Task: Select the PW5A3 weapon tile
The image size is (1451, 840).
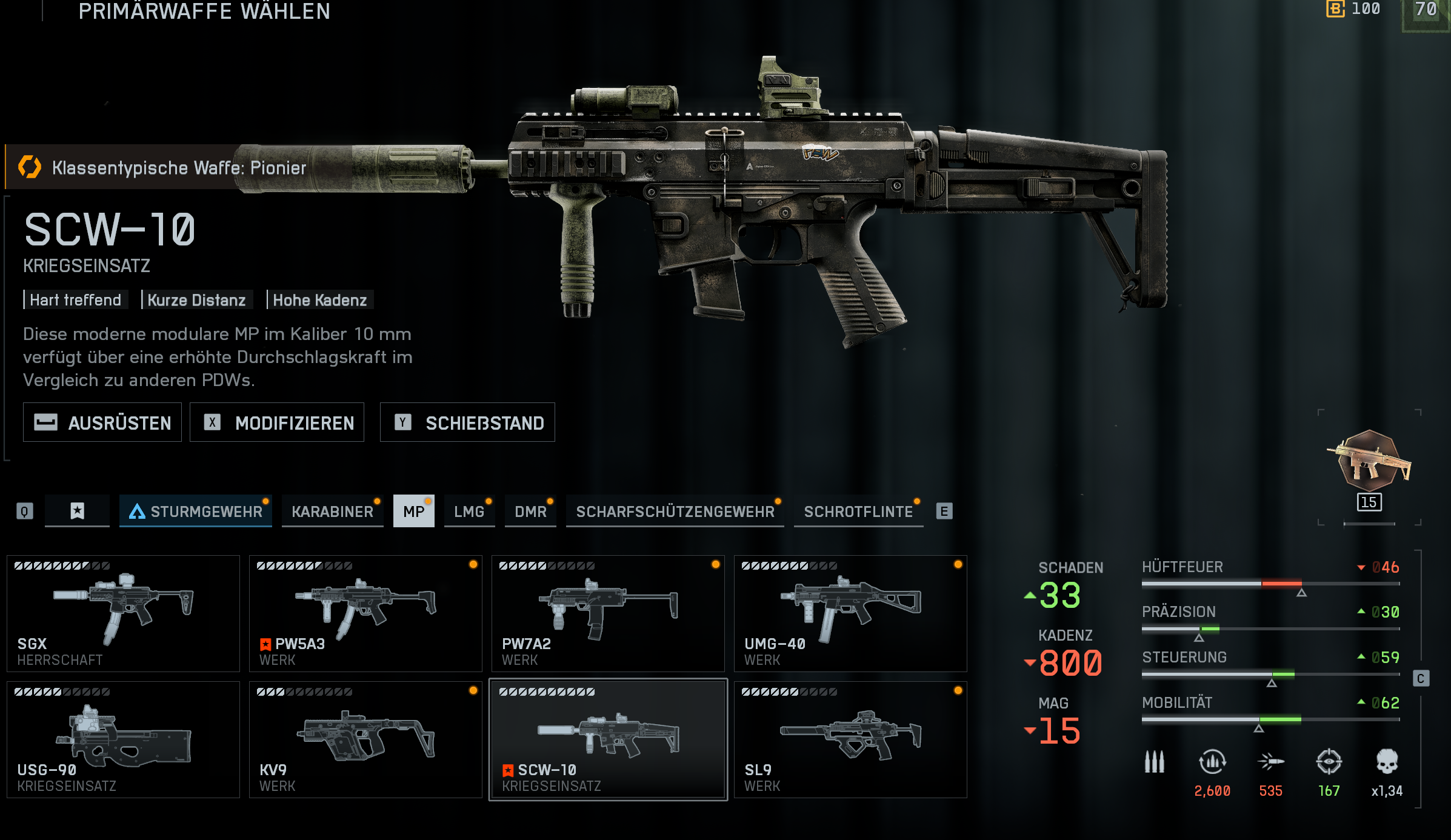Action: pos(365,613)
